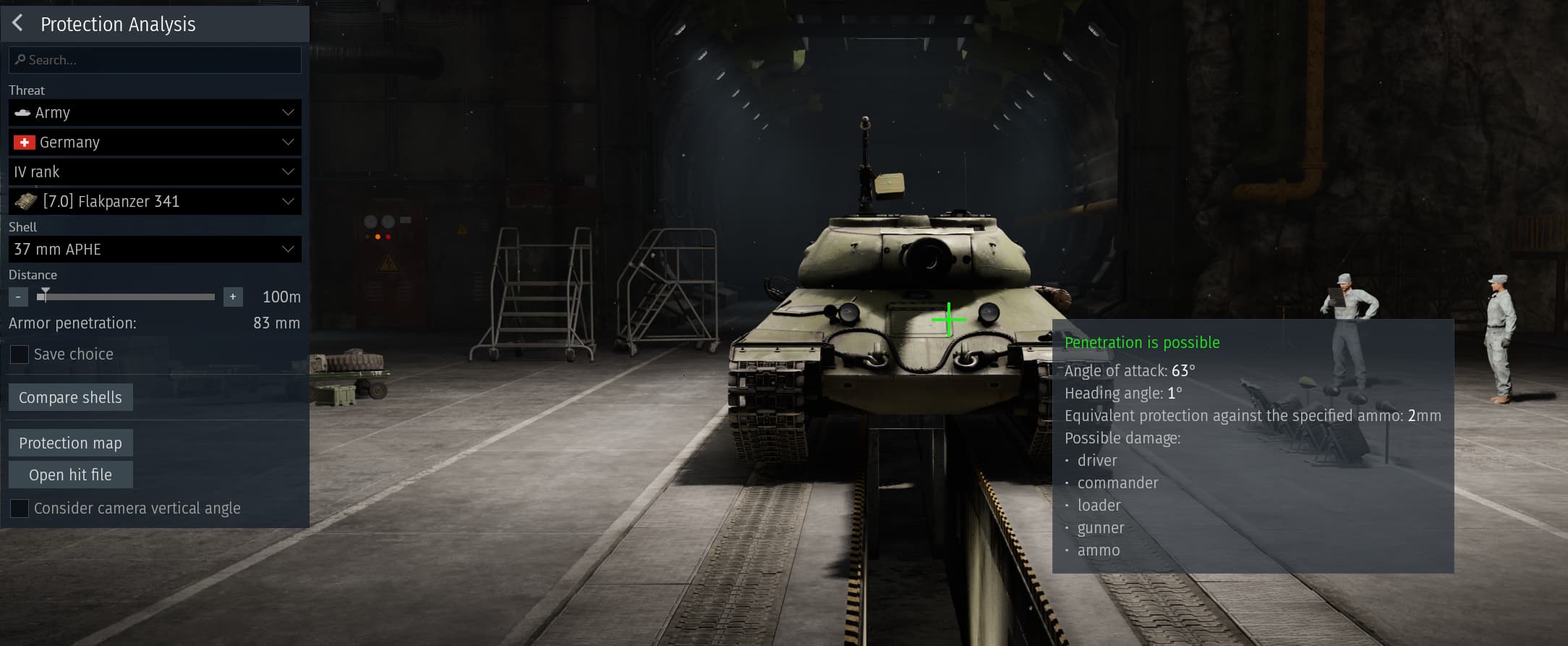Image resolution: width=1568 pixels, height=646 pixels.
Task: Select Open hit file
Action: click(x=70, y=475)
